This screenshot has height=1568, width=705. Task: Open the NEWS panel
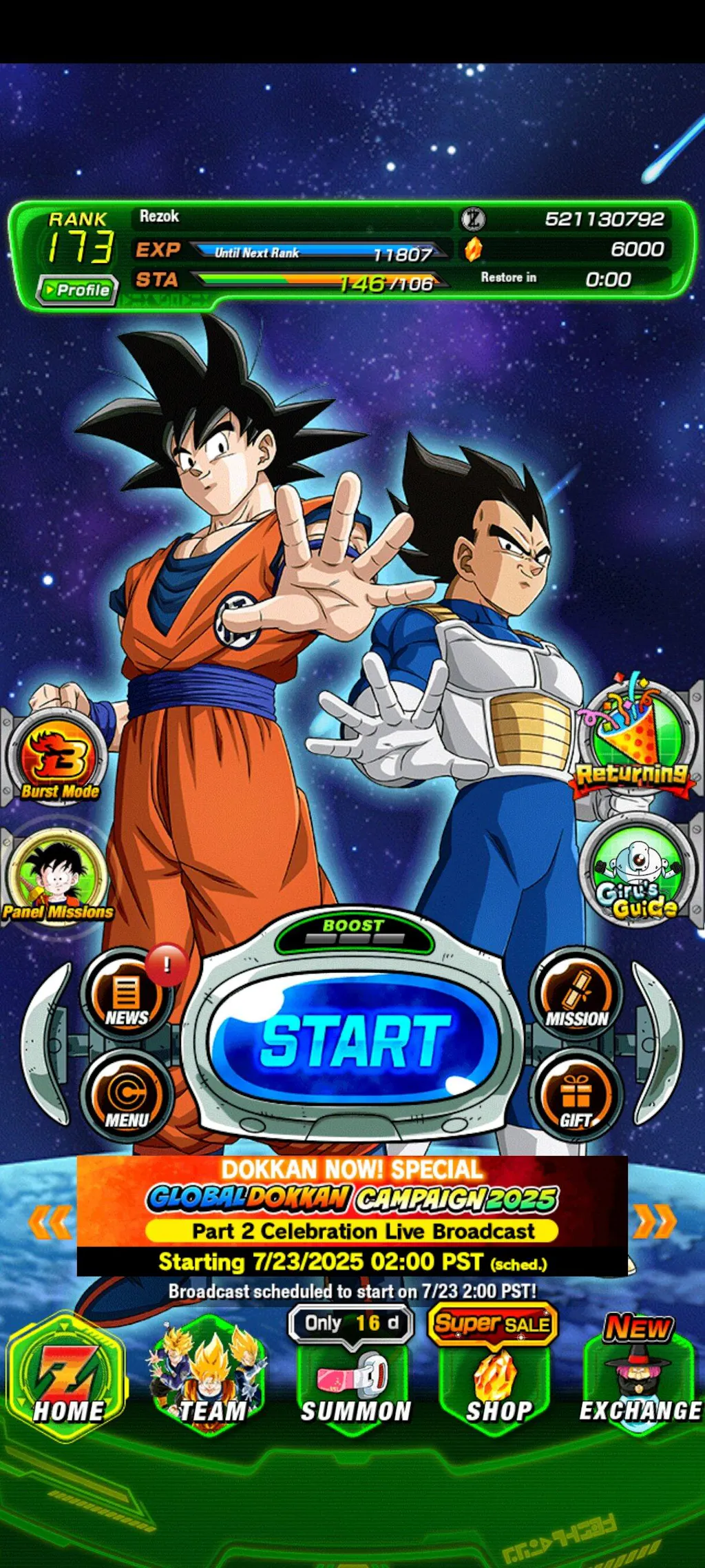(x=126, y=996)
